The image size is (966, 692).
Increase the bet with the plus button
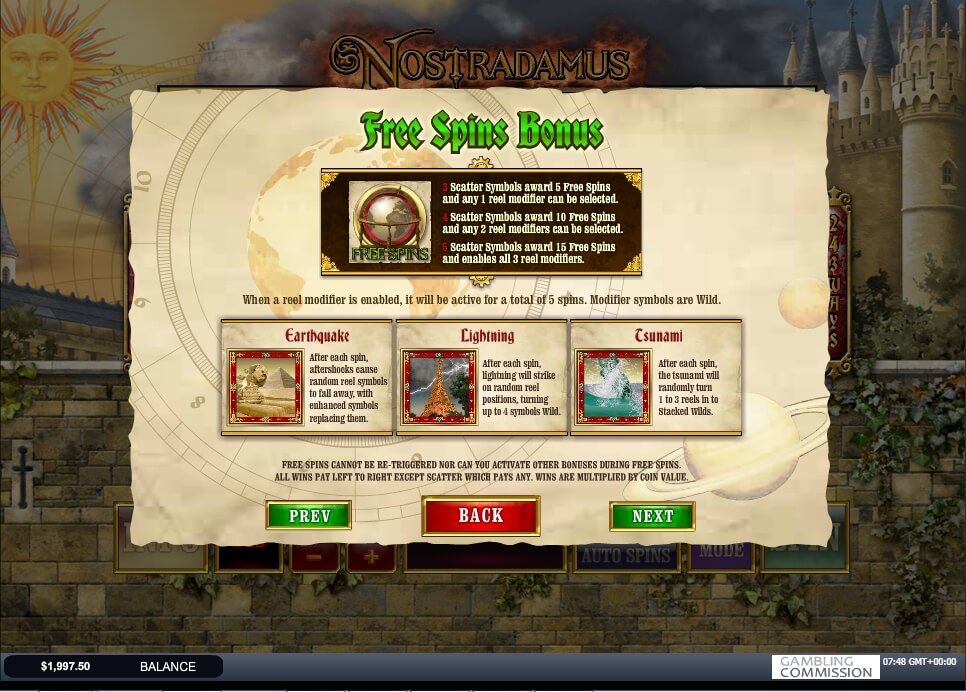coord(370,557)
